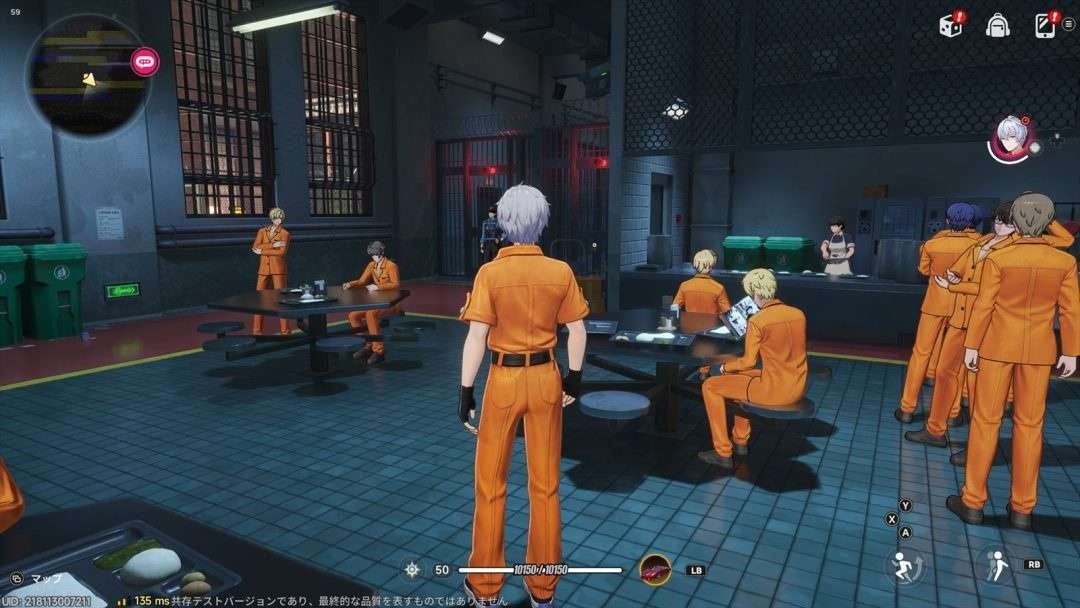Select the white-haired character portrait
Image resolution: width=1080 pixels, height=608 pixels.
click(1011, 138)
